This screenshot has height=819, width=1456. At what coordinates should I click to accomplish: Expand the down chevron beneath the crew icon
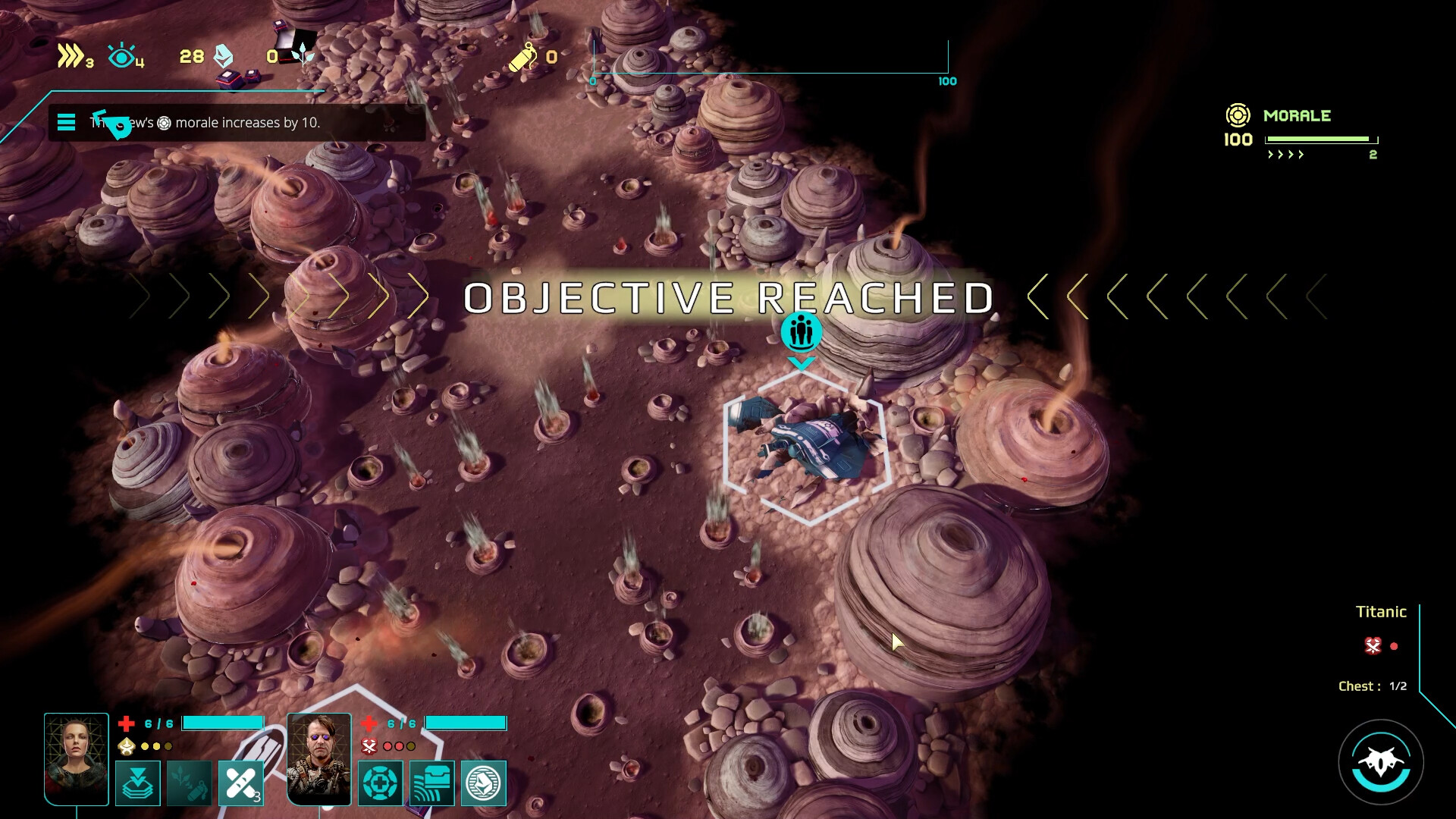tap(802, 362)
